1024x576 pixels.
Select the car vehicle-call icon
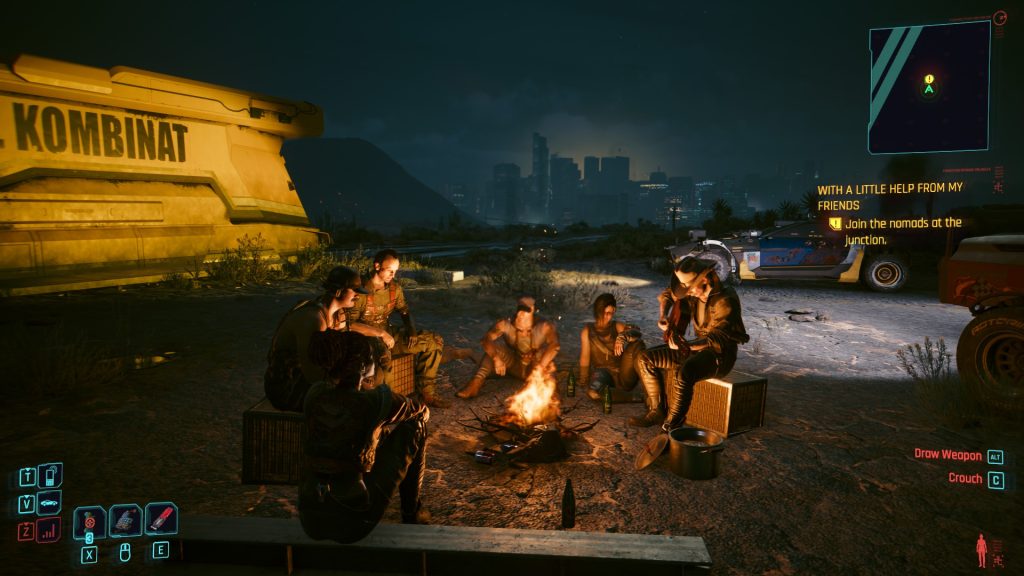[49, 502]
